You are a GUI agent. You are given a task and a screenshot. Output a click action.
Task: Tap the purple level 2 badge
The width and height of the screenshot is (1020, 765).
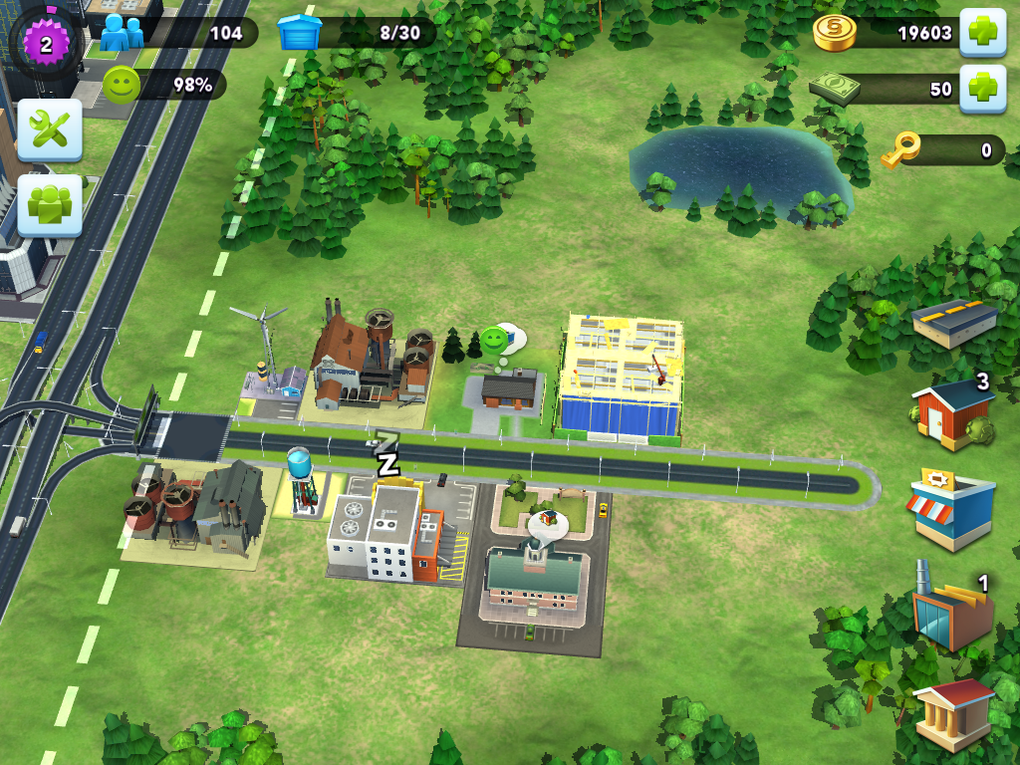(45, 44)
